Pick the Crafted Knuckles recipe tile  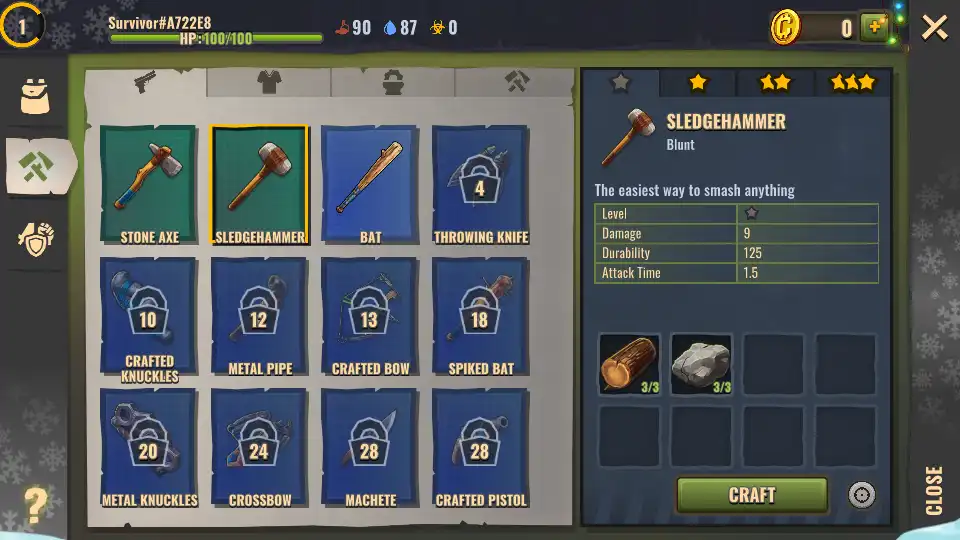pos(149,319)
